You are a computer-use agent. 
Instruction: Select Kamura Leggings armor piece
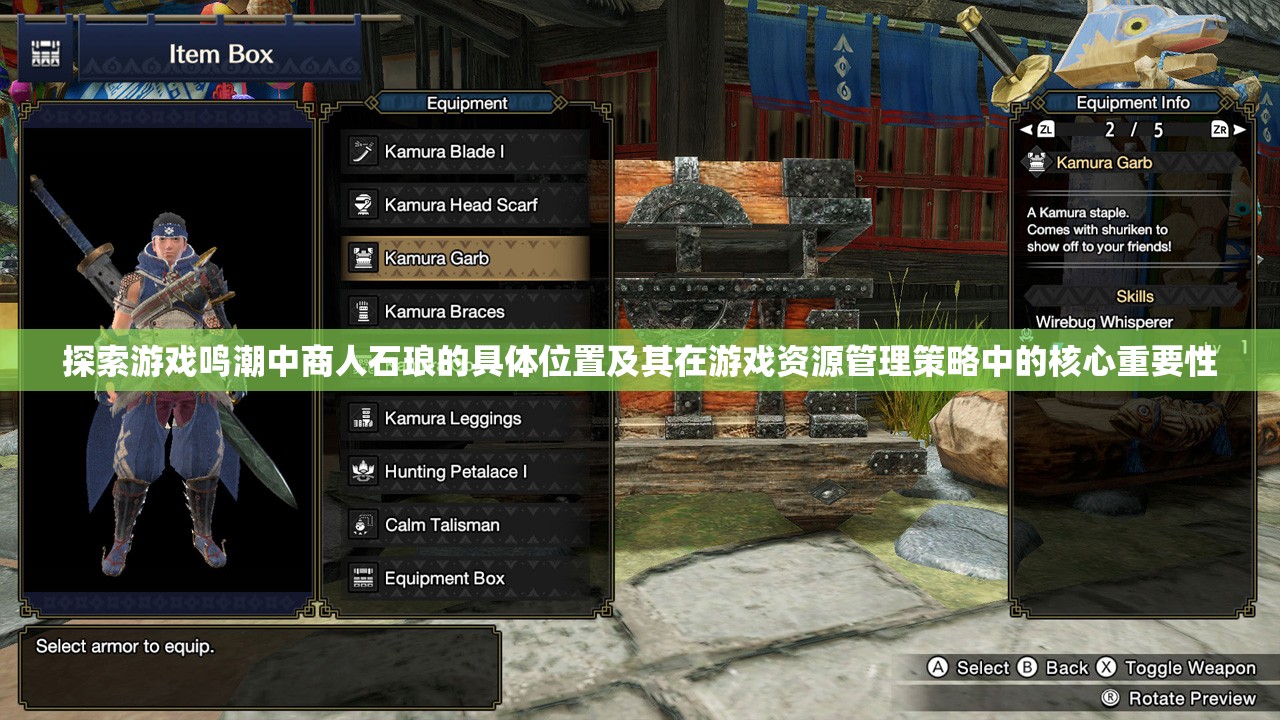pos(465,418)
